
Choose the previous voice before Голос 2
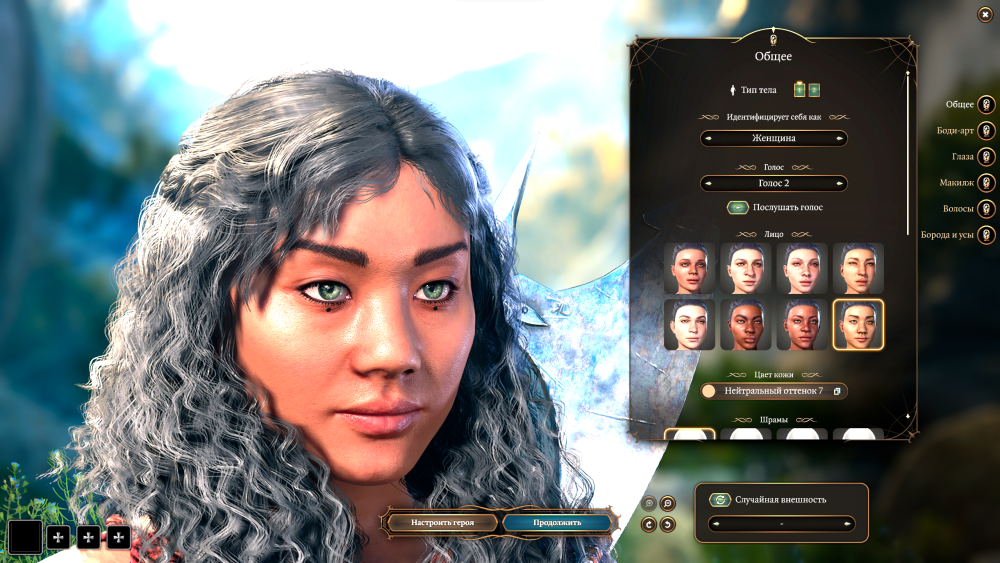tap(709, 183)
